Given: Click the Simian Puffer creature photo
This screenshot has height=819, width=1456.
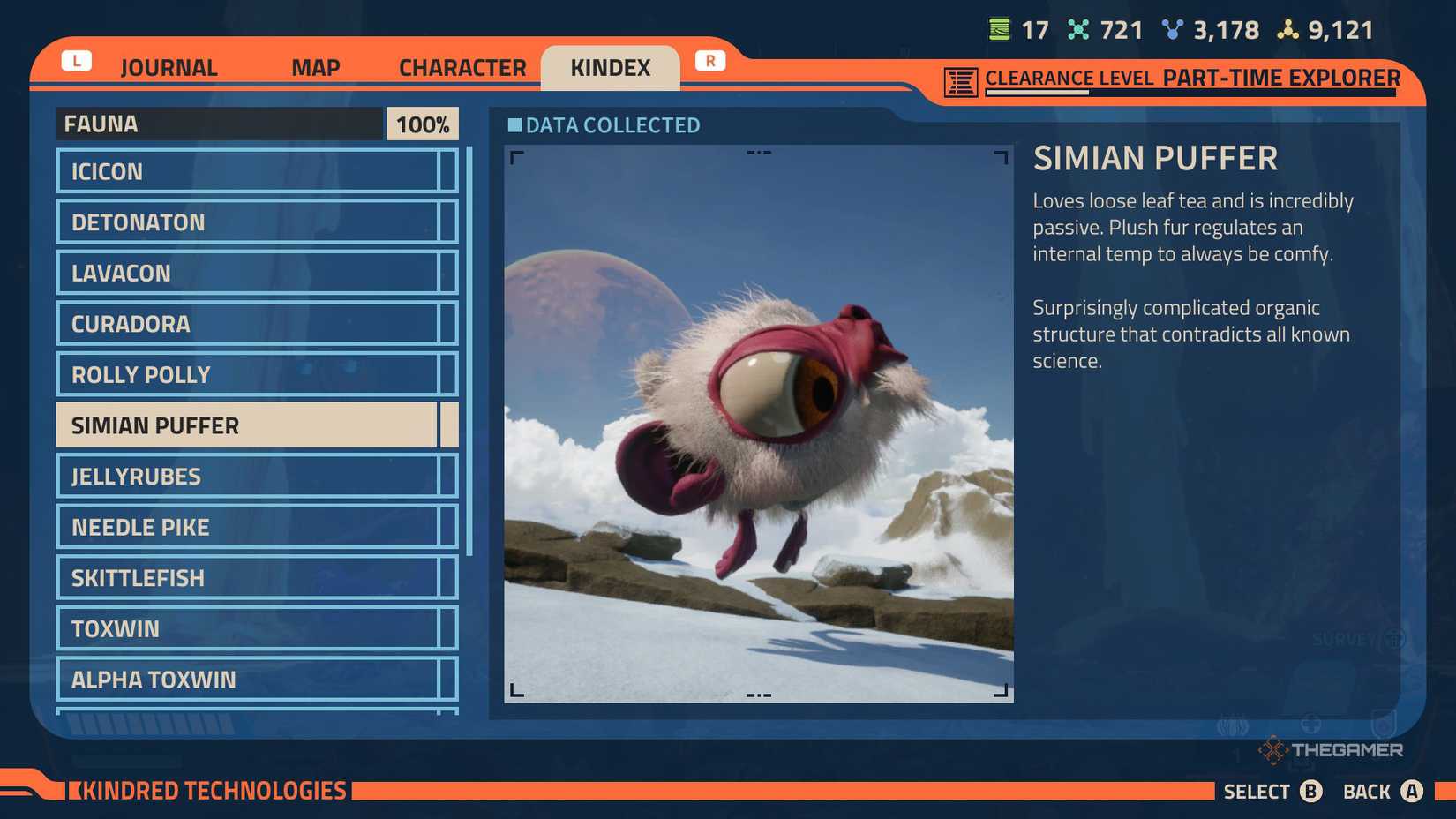Looking at the screenshot, I should [759, 424].
